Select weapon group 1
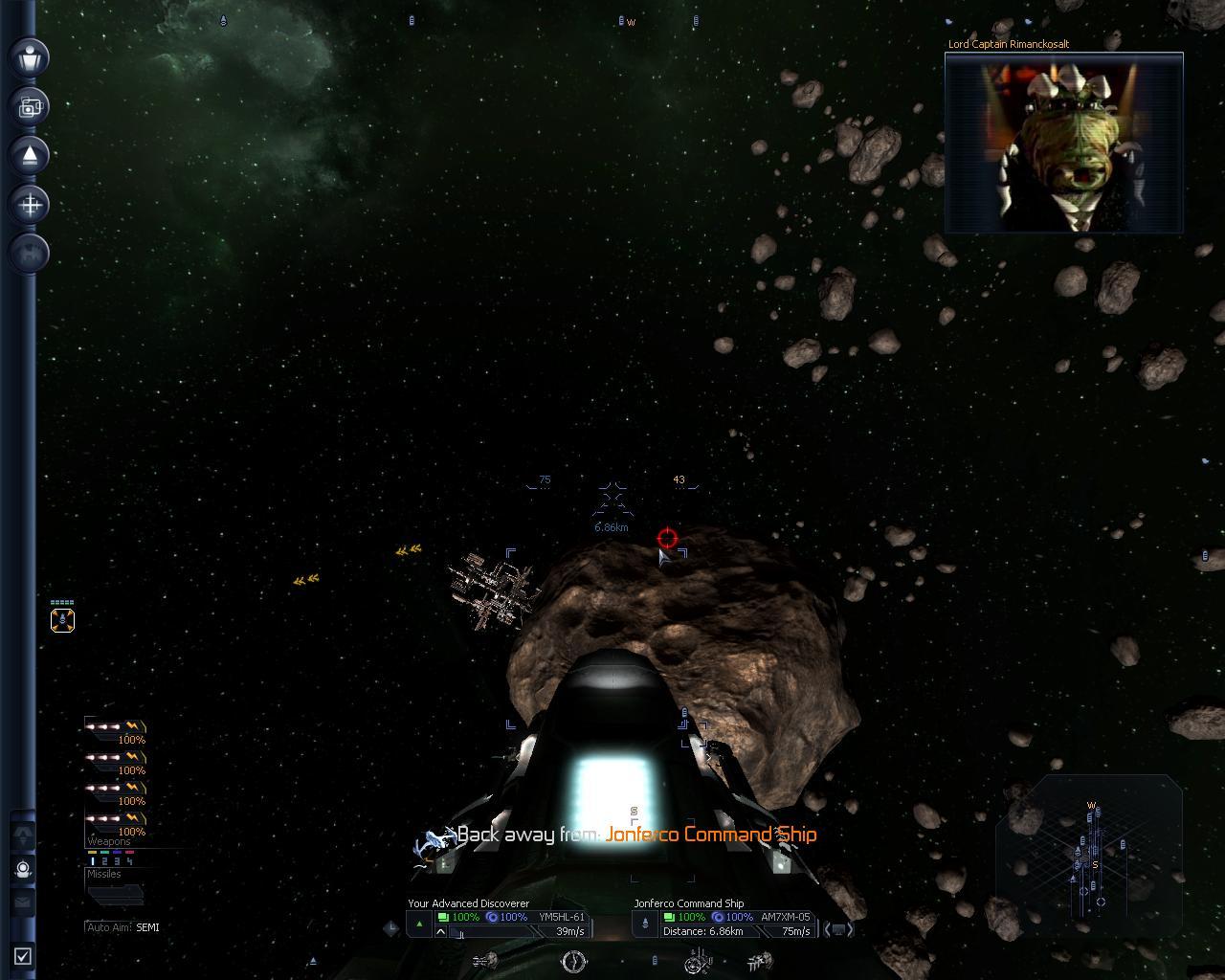Screen dimensions: 1225x980 click(93, 861)
